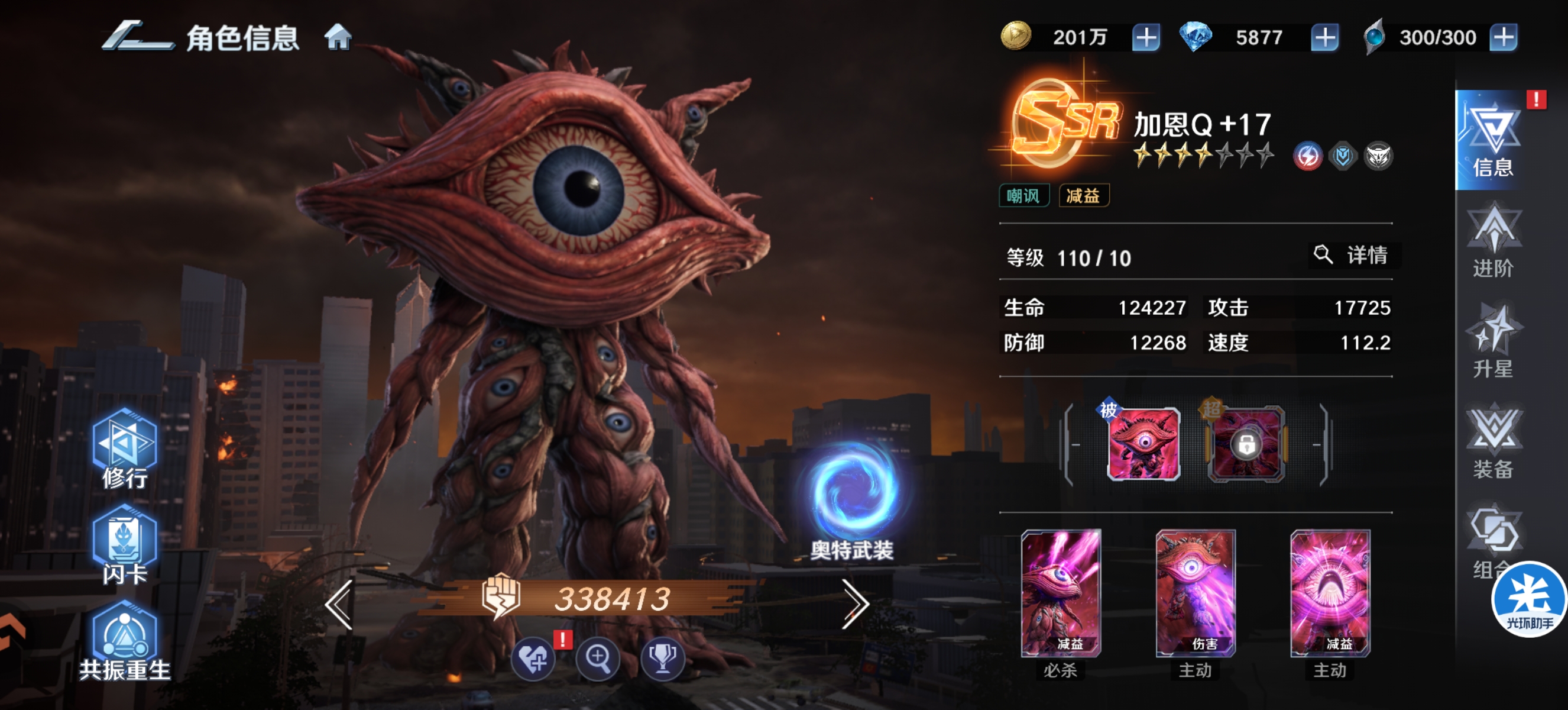Go back using the top-left arrow

coord(137,37)
